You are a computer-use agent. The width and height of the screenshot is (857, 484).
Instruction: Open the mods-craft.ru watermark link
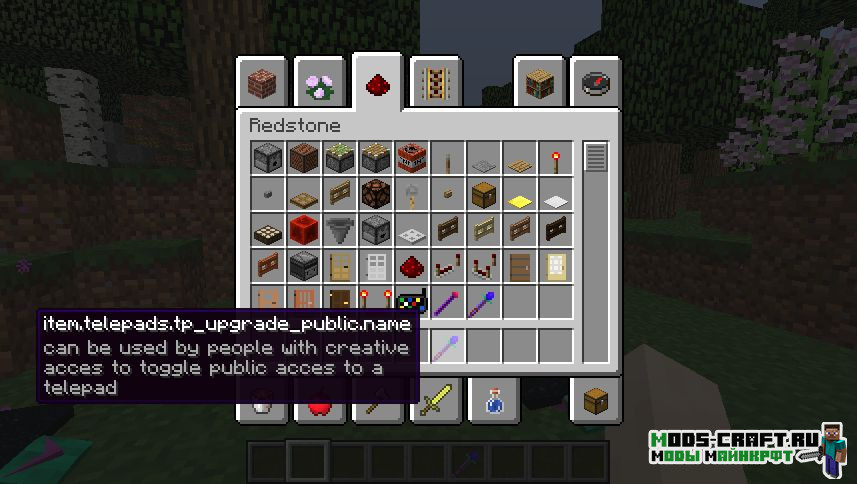click(735, 447)
